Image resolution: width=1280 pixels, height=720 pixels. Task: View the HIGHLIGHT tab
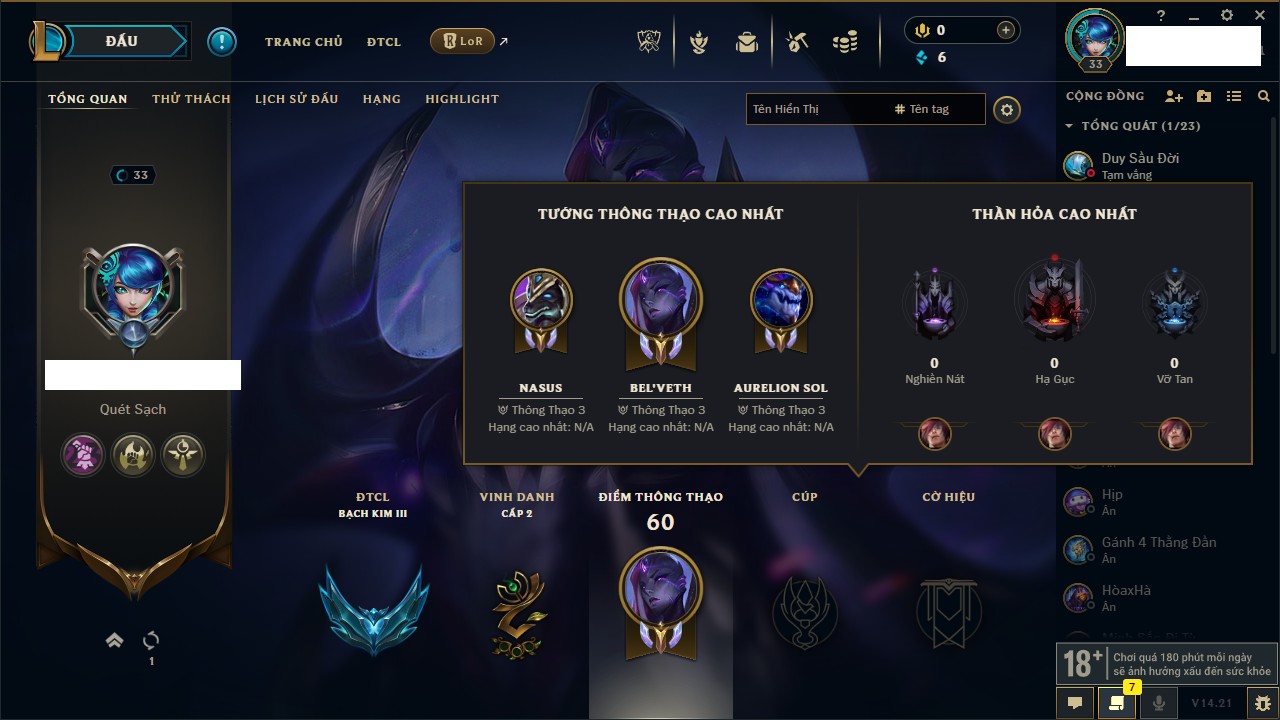[461, 99]
